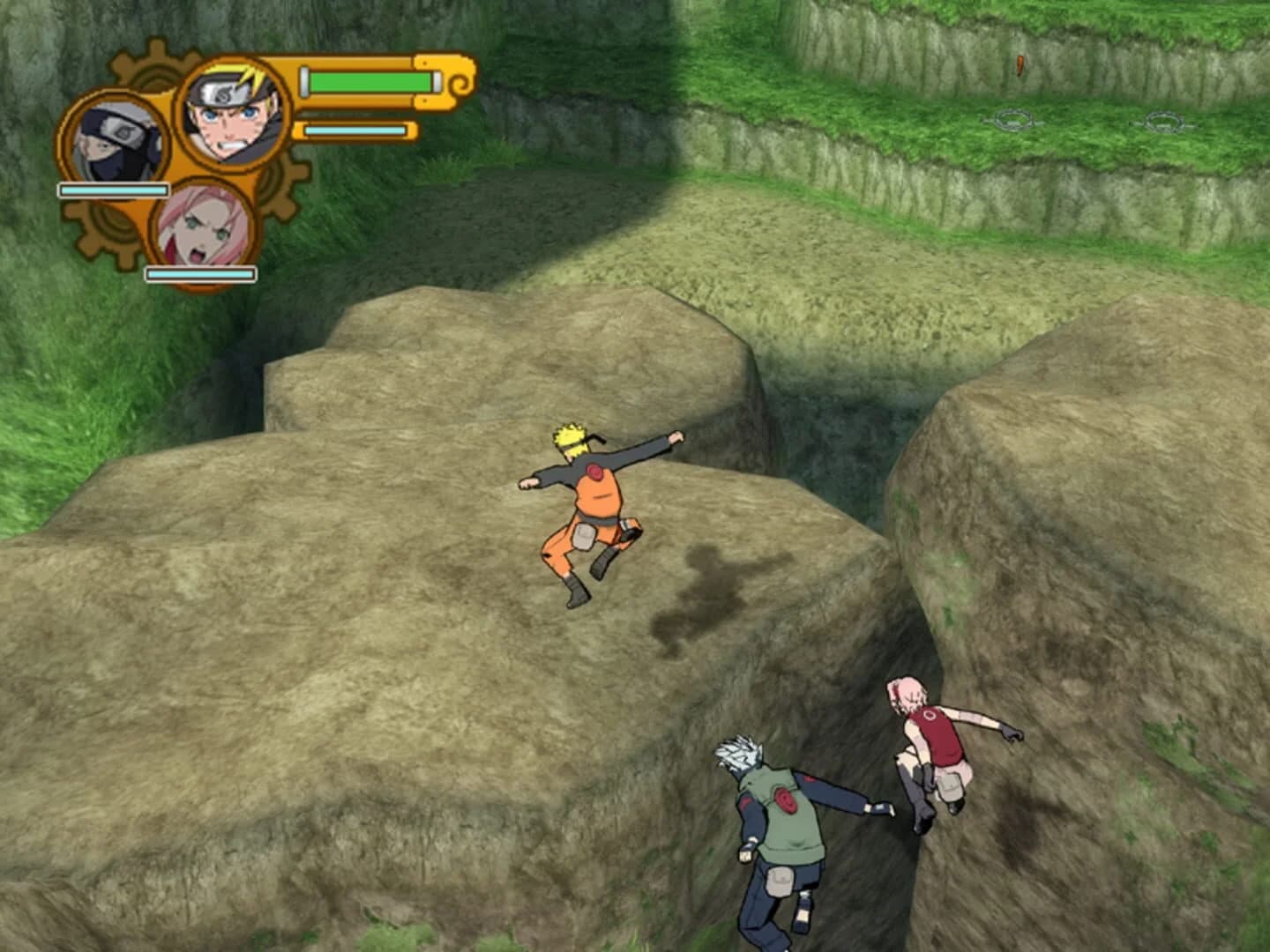Click Naruto's green health bar

[369, 81]
